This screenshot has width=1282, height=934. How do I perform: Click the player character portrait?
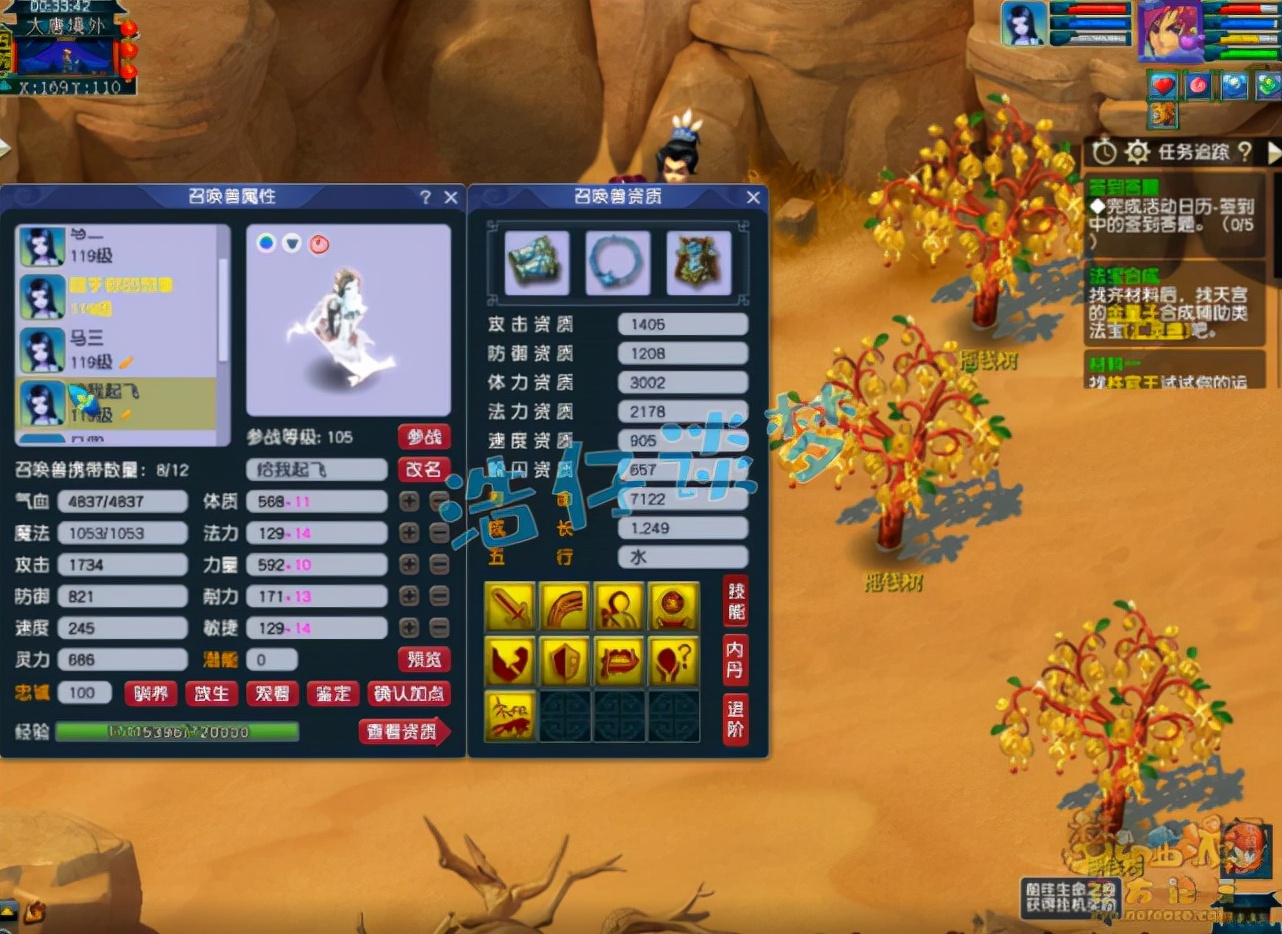tap(1170, 30)
